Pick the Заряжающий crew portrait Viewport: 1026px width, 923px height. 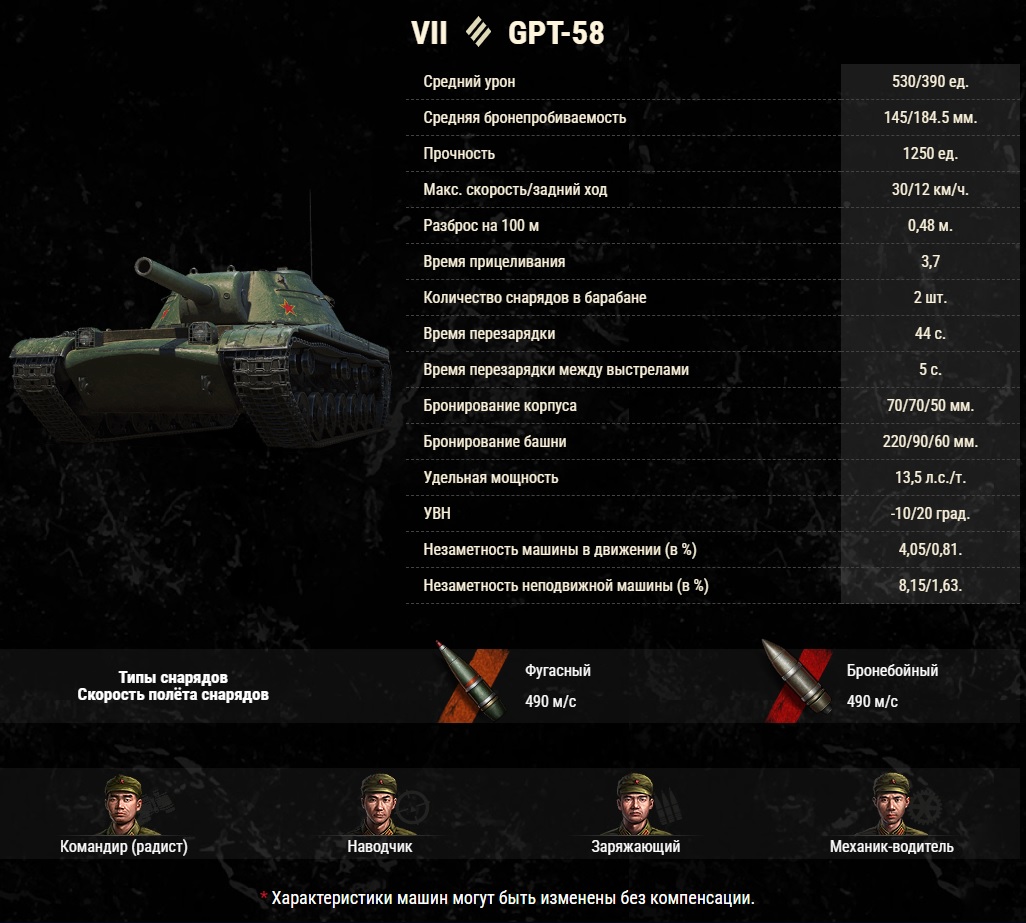pyautogui.click(x=636, y=803)
